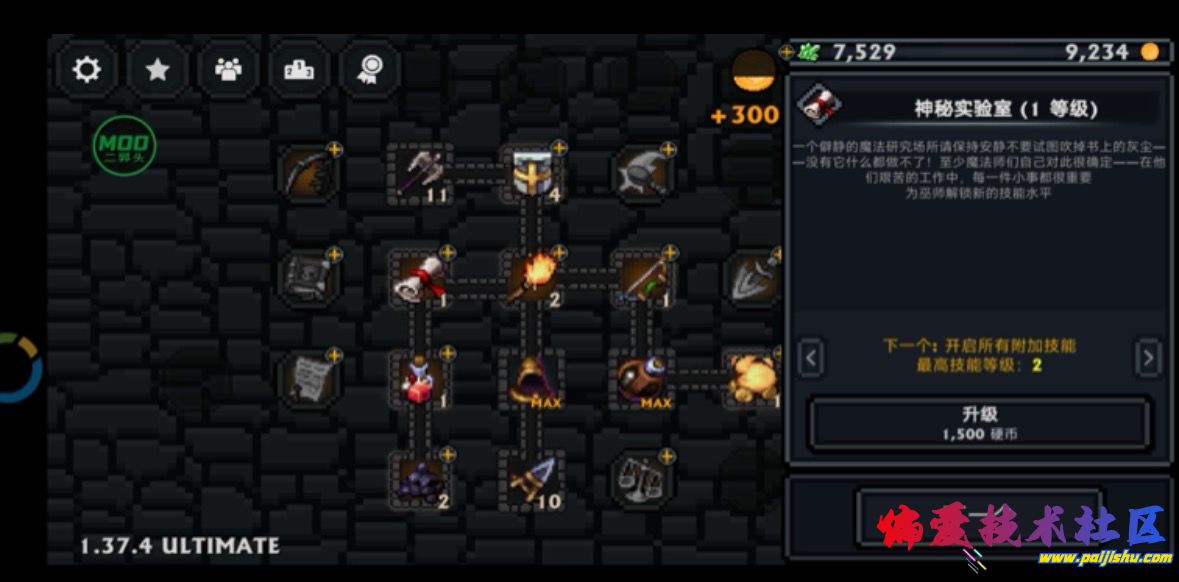The height and width of the screenshot is (582, 1179).
Task: Show previous upgrade info with left arrow
Action: pyautogui.click(x=812, y=357)
